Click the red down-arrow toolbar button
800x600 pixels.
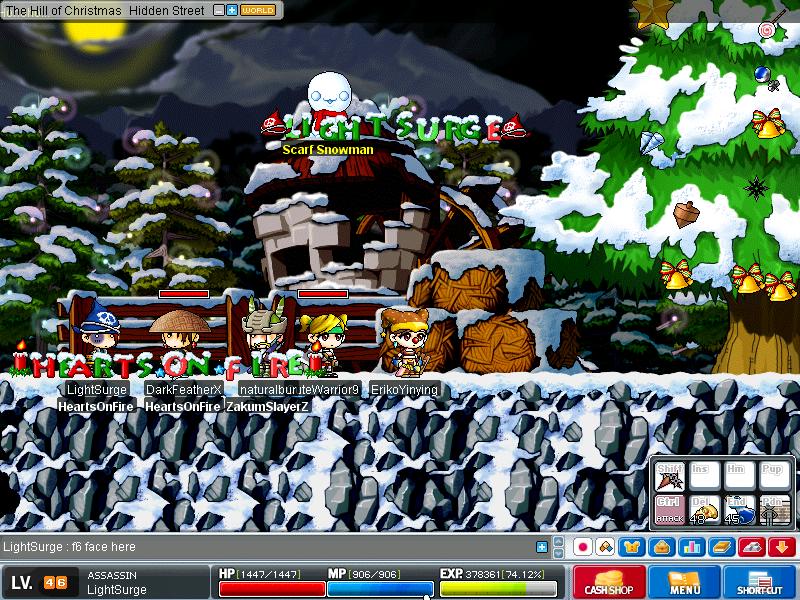pyautogui.click(x=782, y=547)
